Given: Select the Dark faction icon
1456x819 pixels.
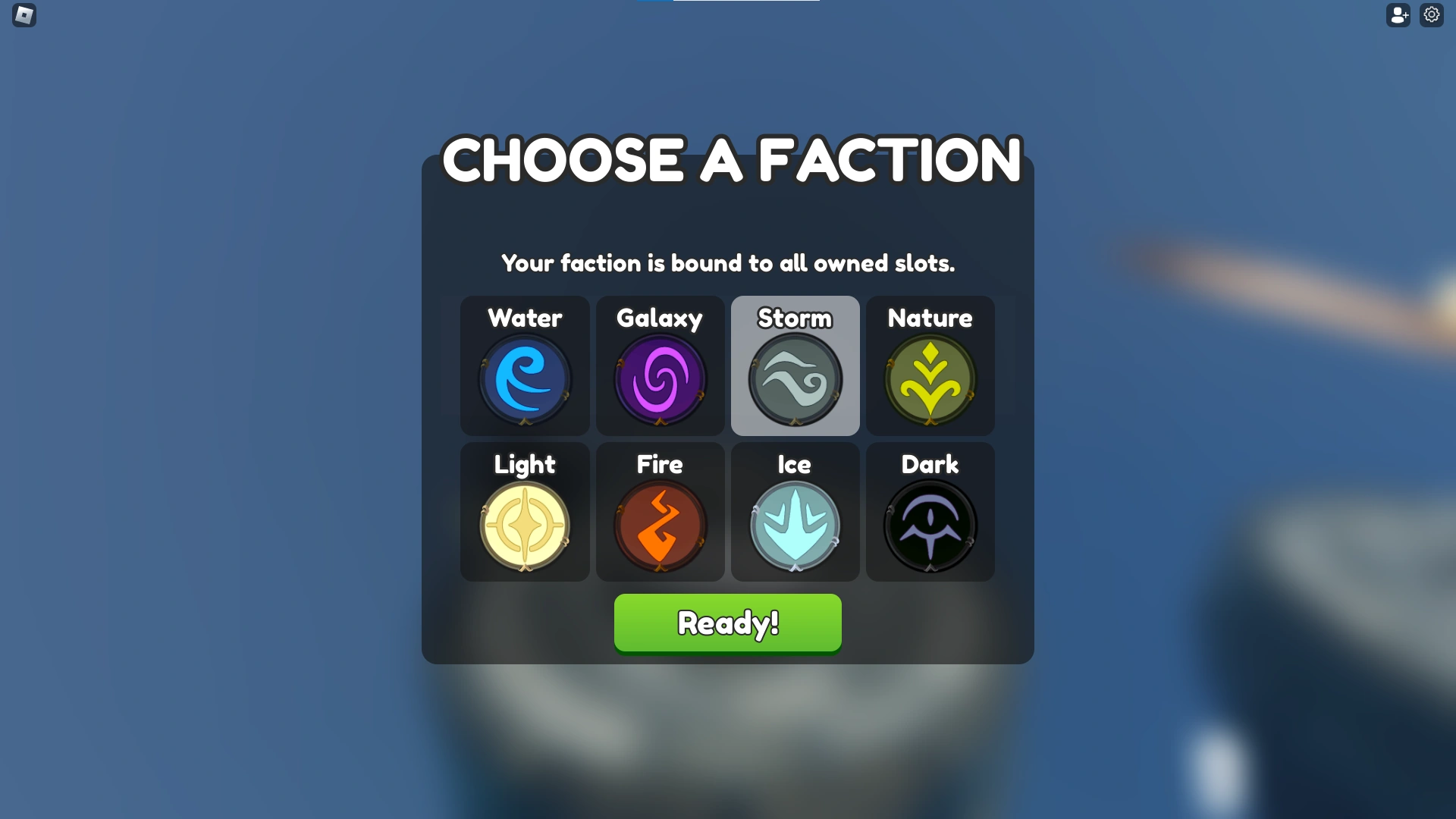Looking at the screenshot, I should coord(930,526).
